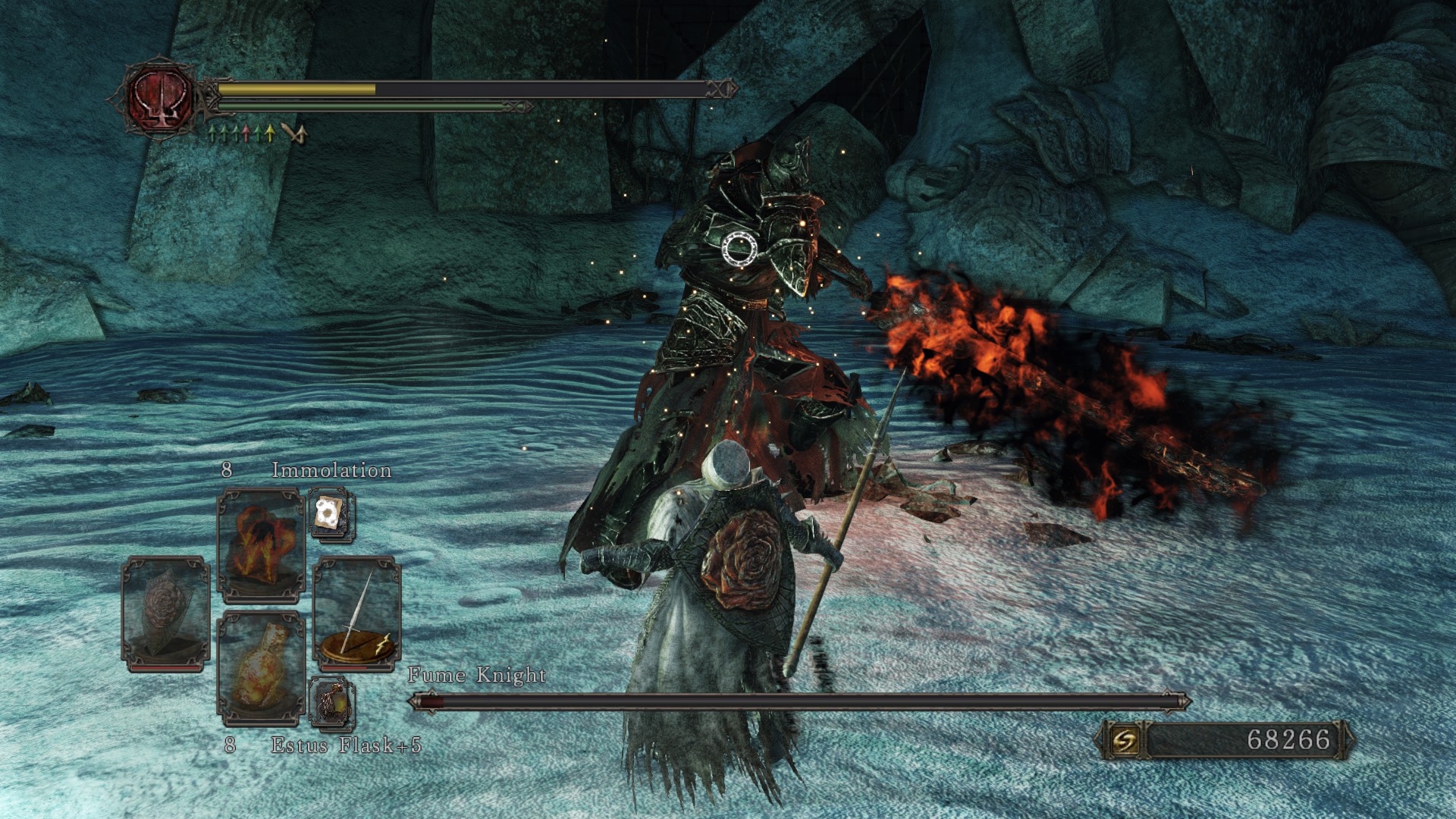Click the small next-spell icon beside Immolation
Viewport: 1456px width, 819px height.
[x=331, y=513]
